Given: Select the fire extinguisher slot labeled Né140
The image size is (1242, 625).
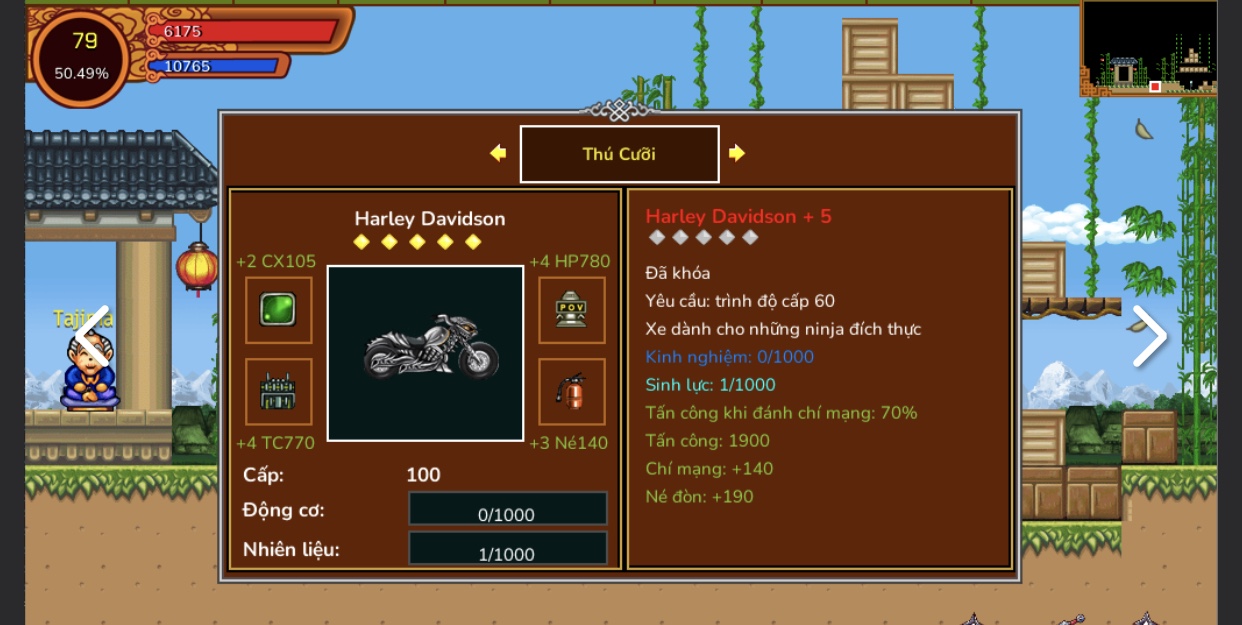Looking at the screenshot, I should tap(571, 391).
